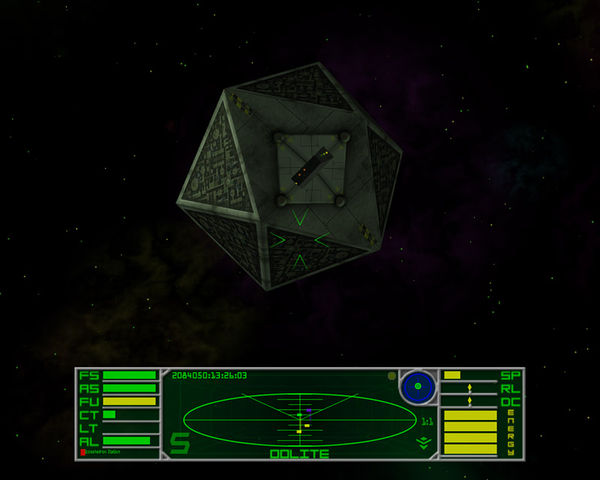Click the green S status indicator
The image size is (600, 480).
(179, 442)
